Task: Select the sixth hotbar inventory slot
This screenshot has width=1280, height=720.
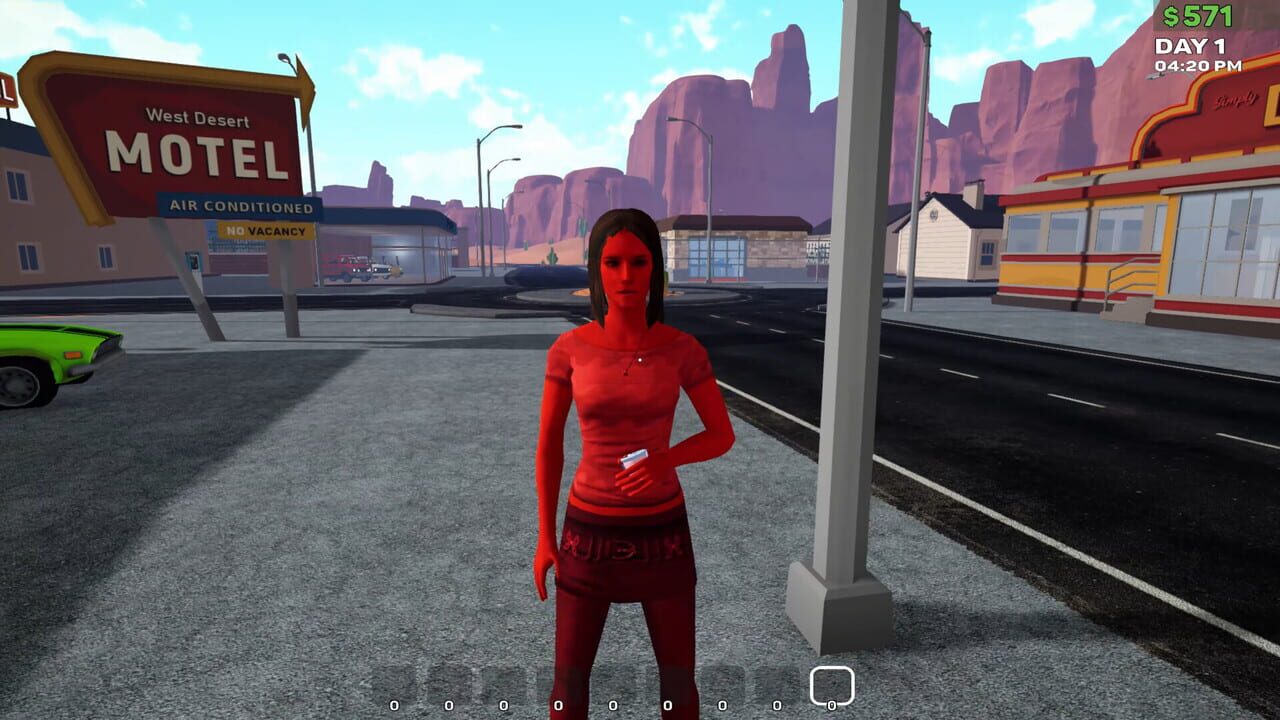Action: click(666, 683)
